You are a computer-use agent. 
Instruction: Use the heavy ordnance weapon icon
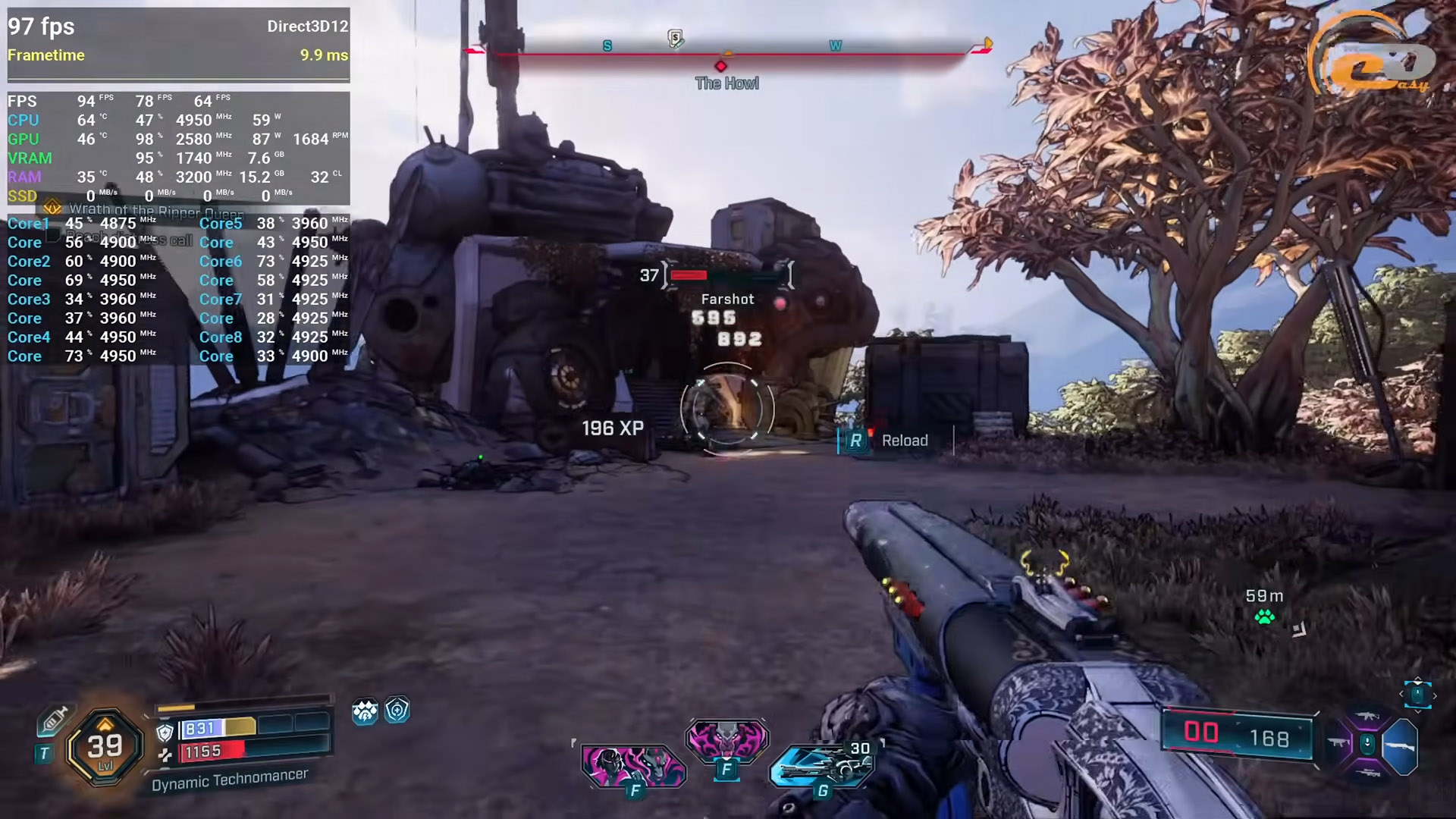pyautogui.click(x=821, y=766)
